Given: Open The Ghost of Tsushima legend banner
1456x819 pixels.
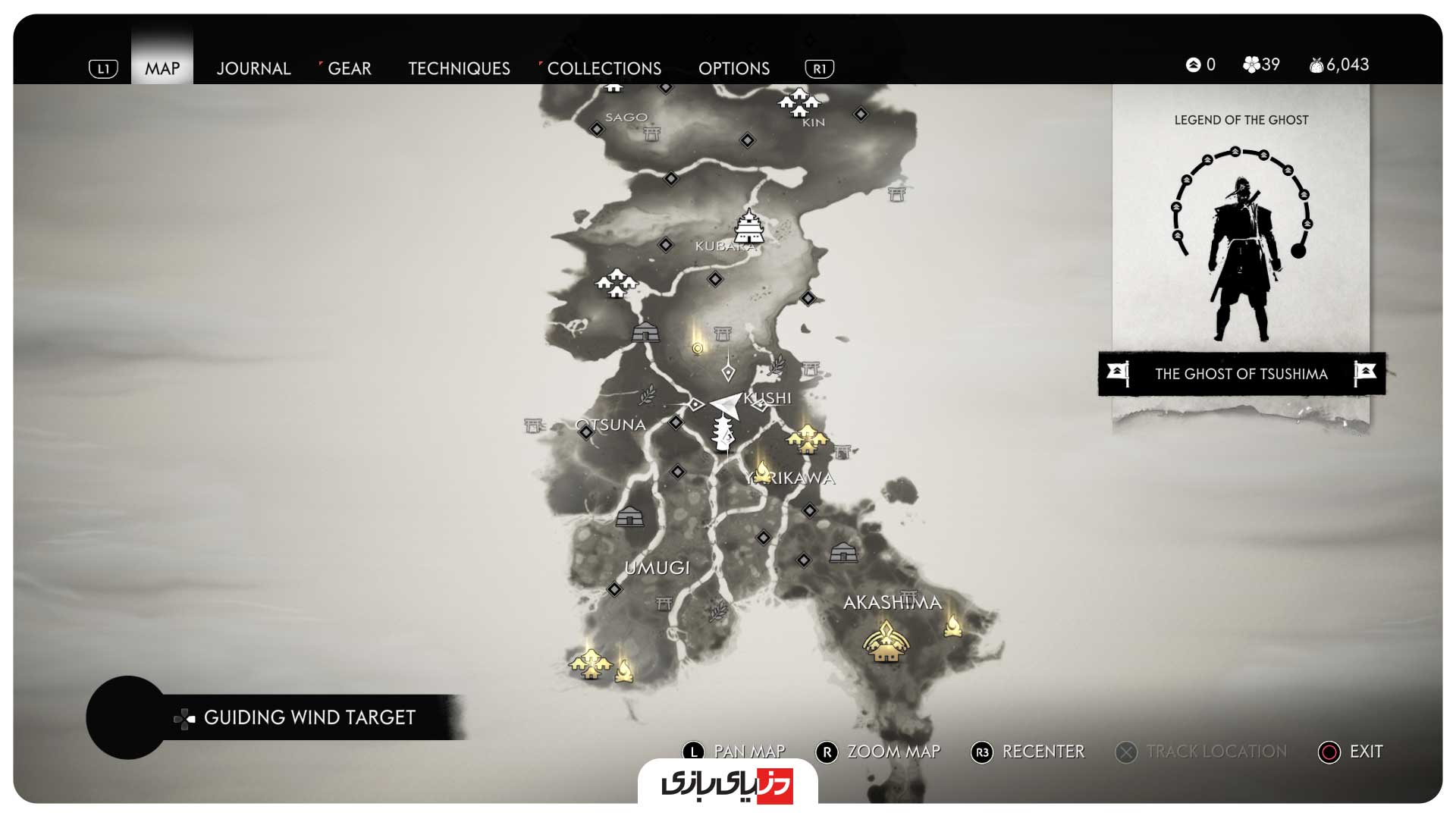Looking at the screenshot, I should click(1241, 373).
